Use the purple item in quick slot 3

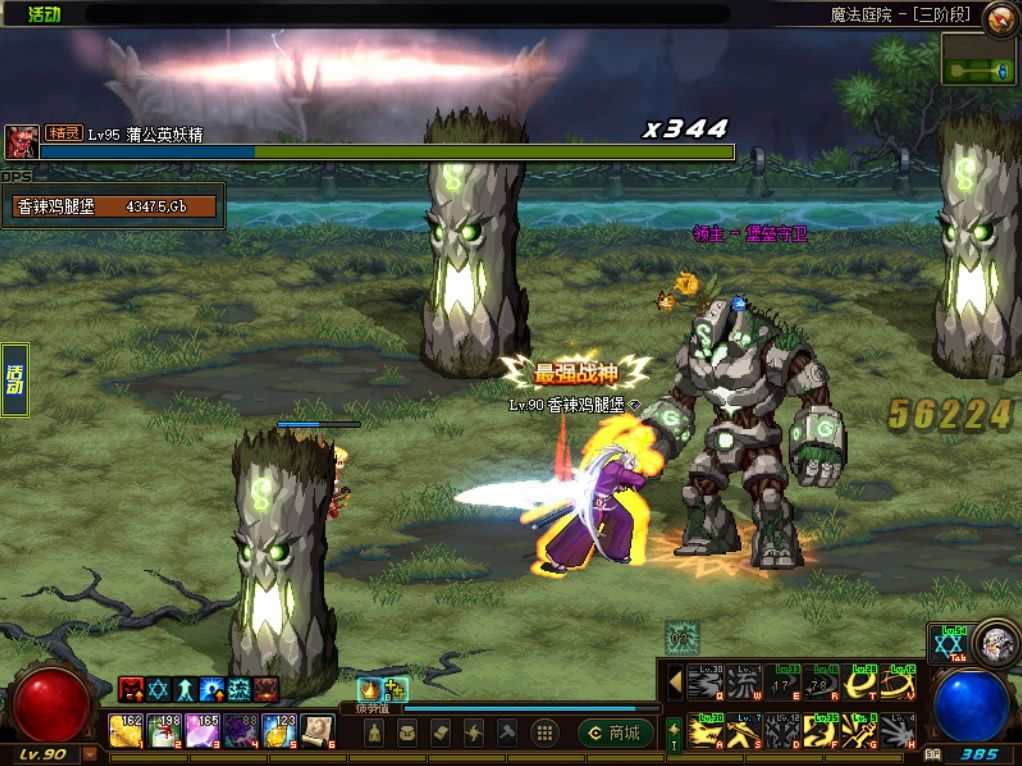pyautogui.click(x=203, y=731)
